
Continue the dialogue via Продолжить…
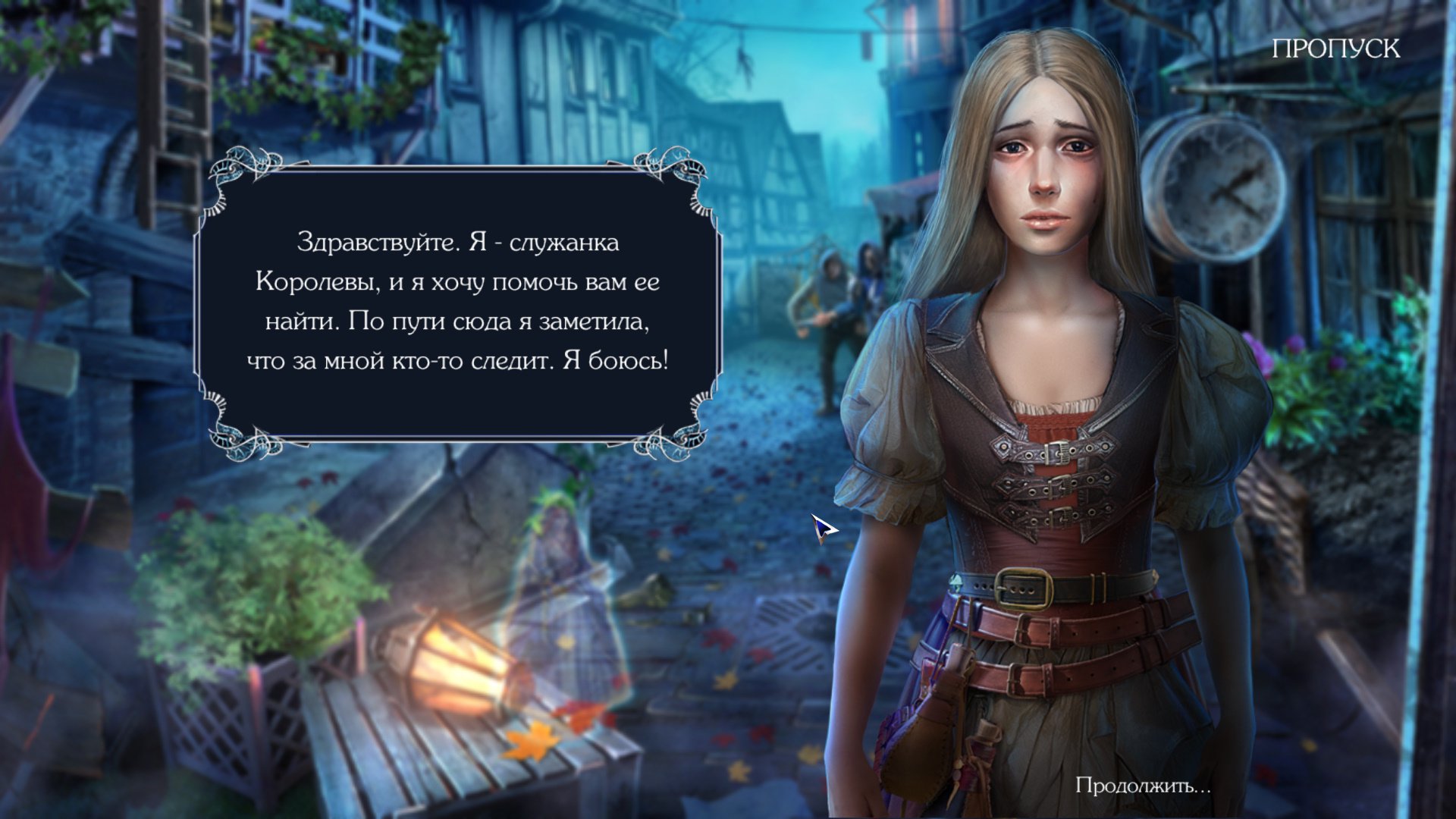(1143, 786)
